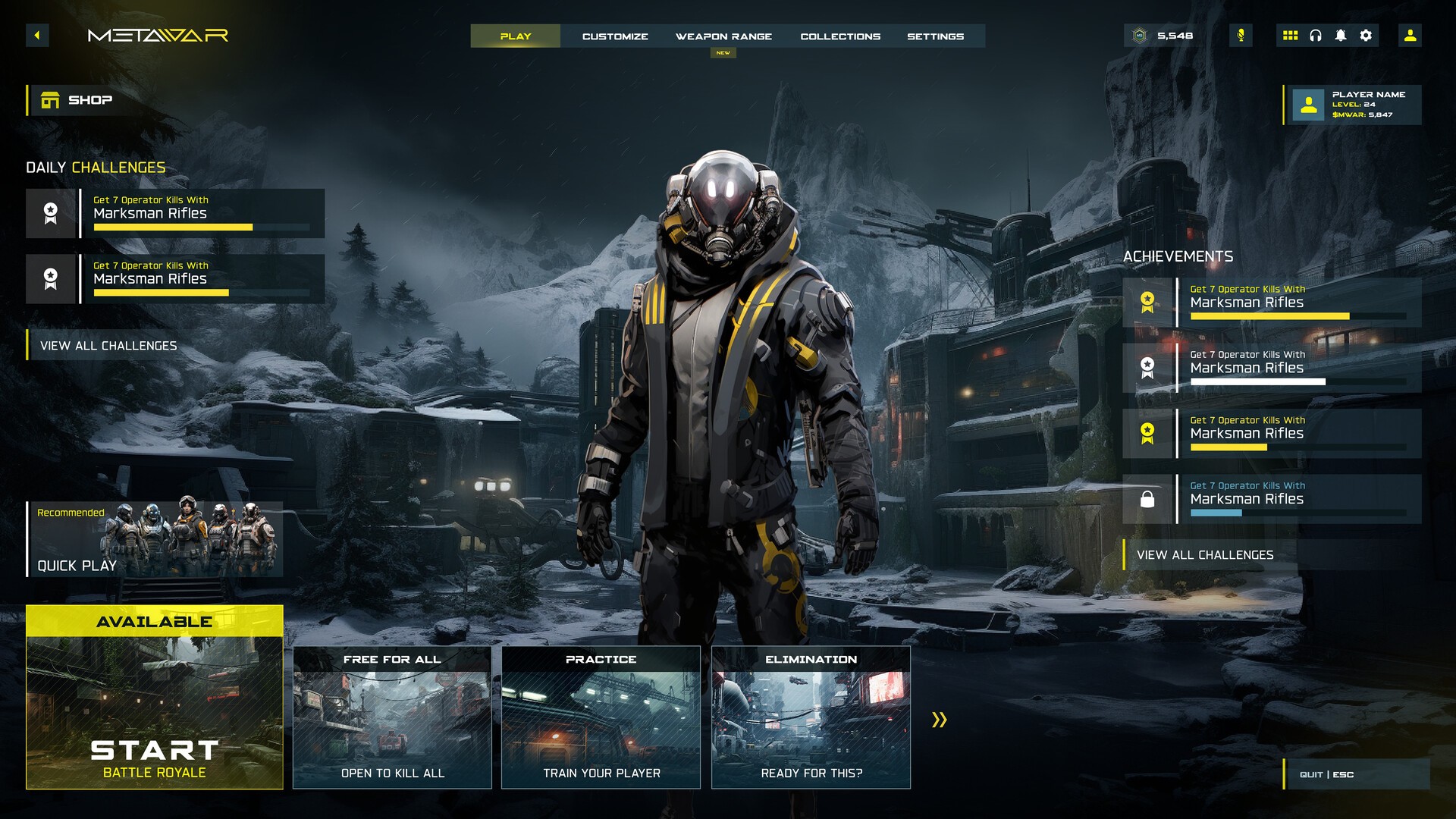Open the settings gear icon

pos(1366,35)
